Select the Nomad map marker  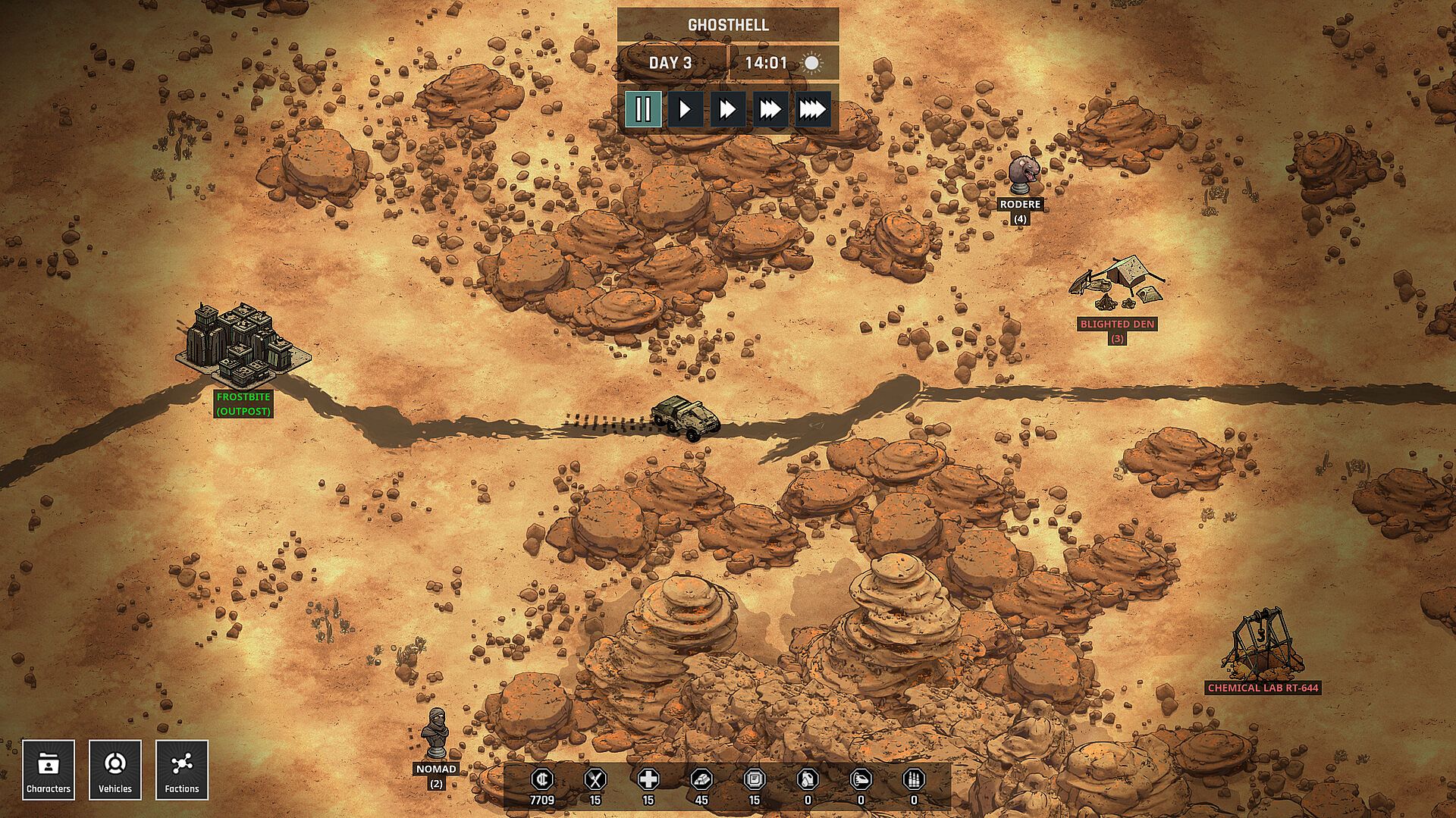pos(435,732)
